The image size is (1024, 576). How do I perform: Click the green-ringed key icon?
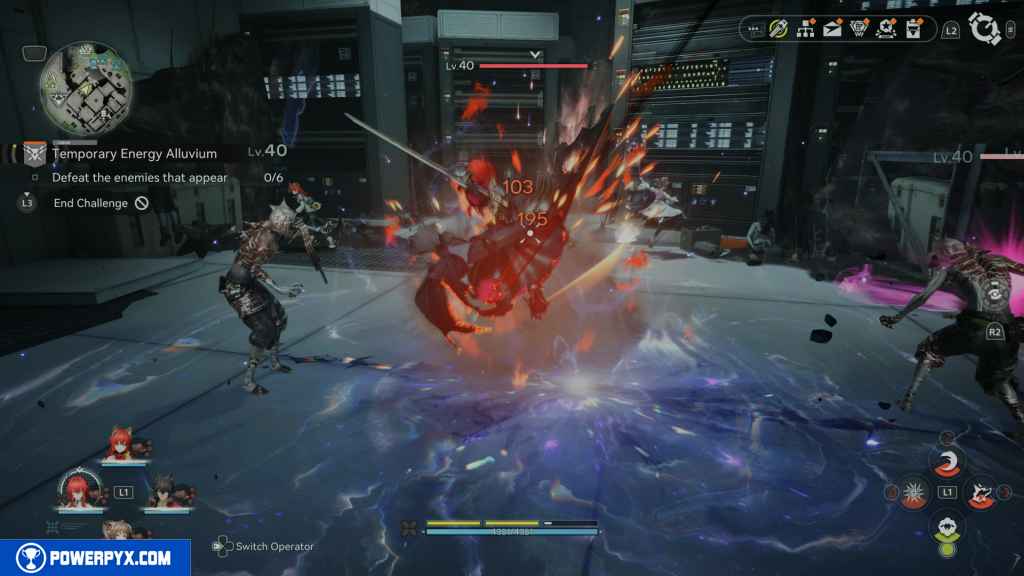click(779, 29)
